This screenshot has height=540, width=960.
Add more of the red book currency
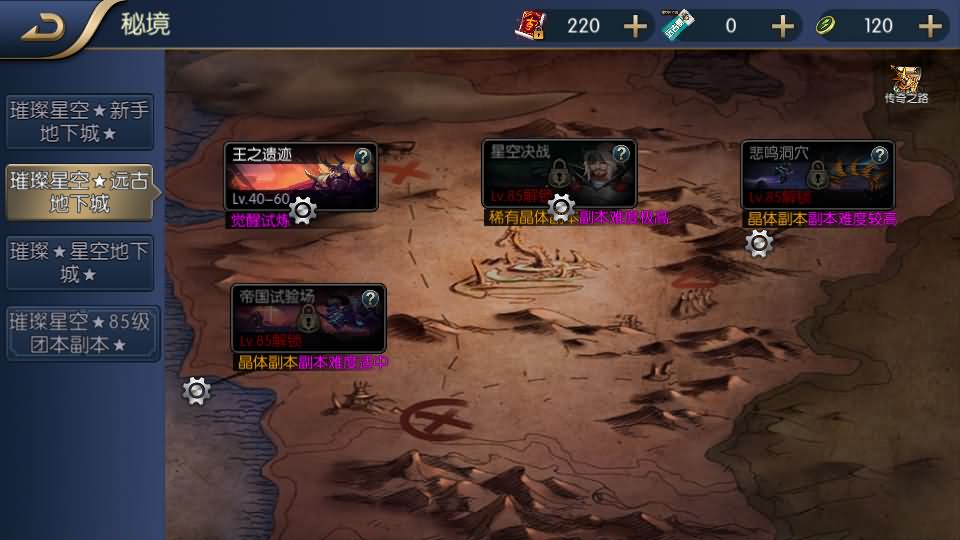click(636, 26)
